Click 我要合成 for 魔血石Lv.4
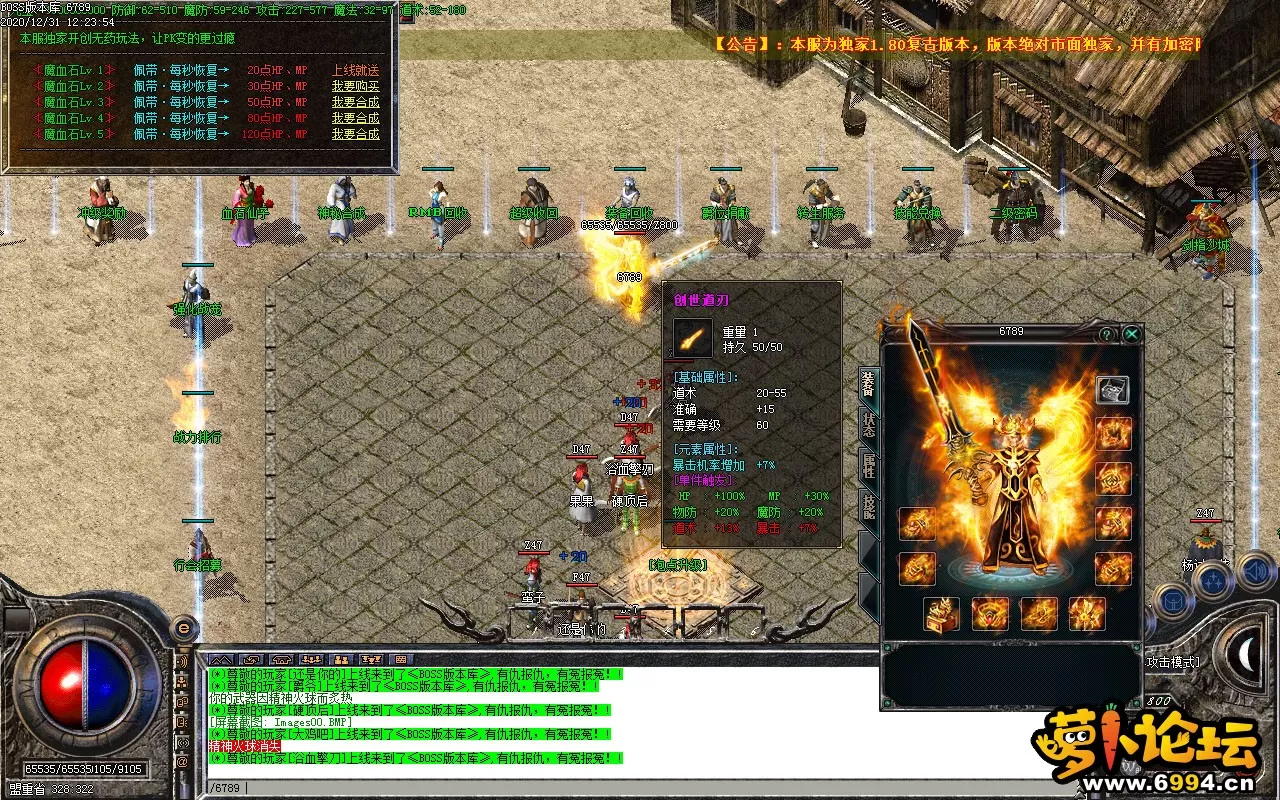 click(356, 118)
